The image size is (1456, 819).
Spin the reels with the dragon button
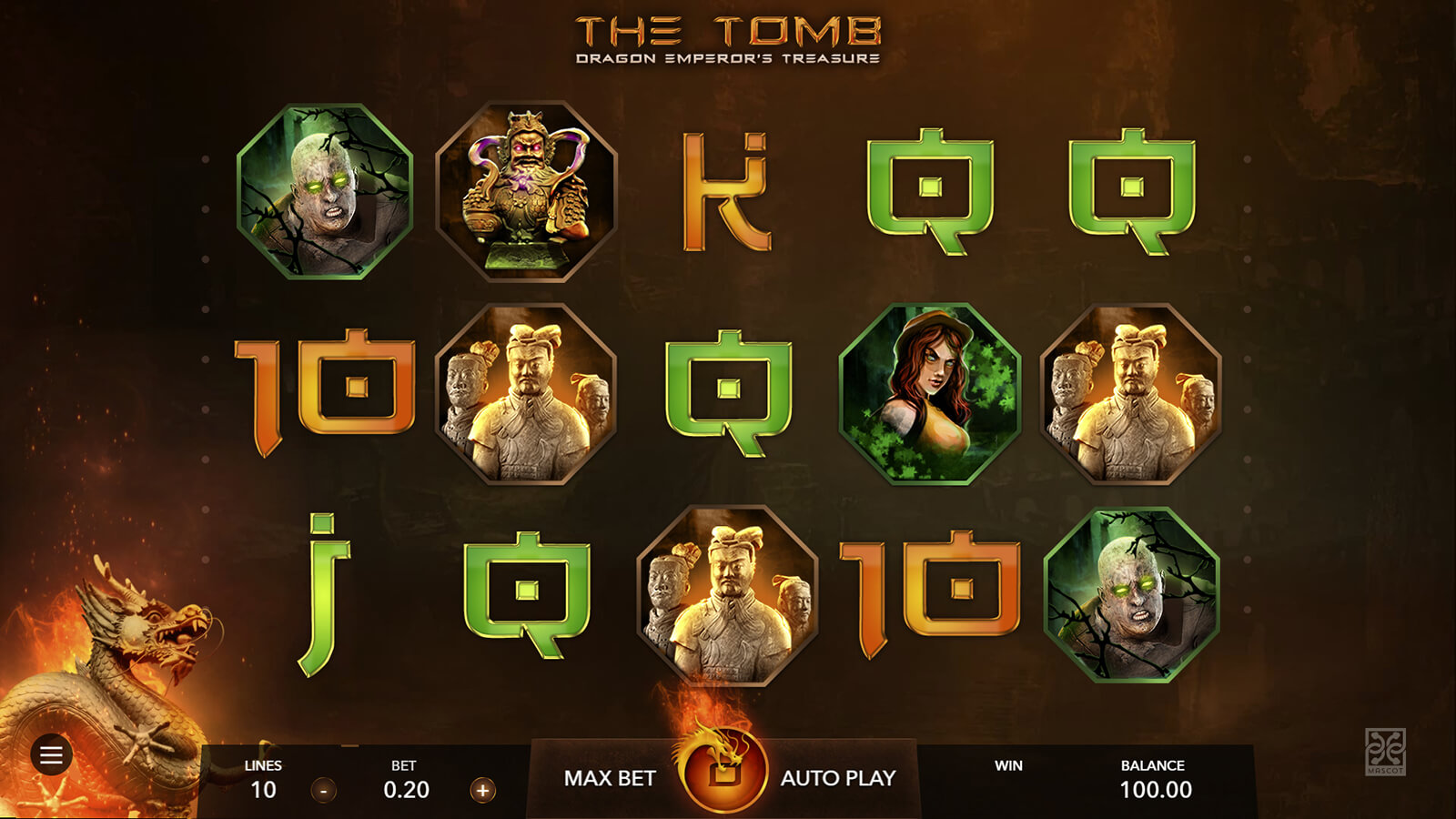pos(723,770)
